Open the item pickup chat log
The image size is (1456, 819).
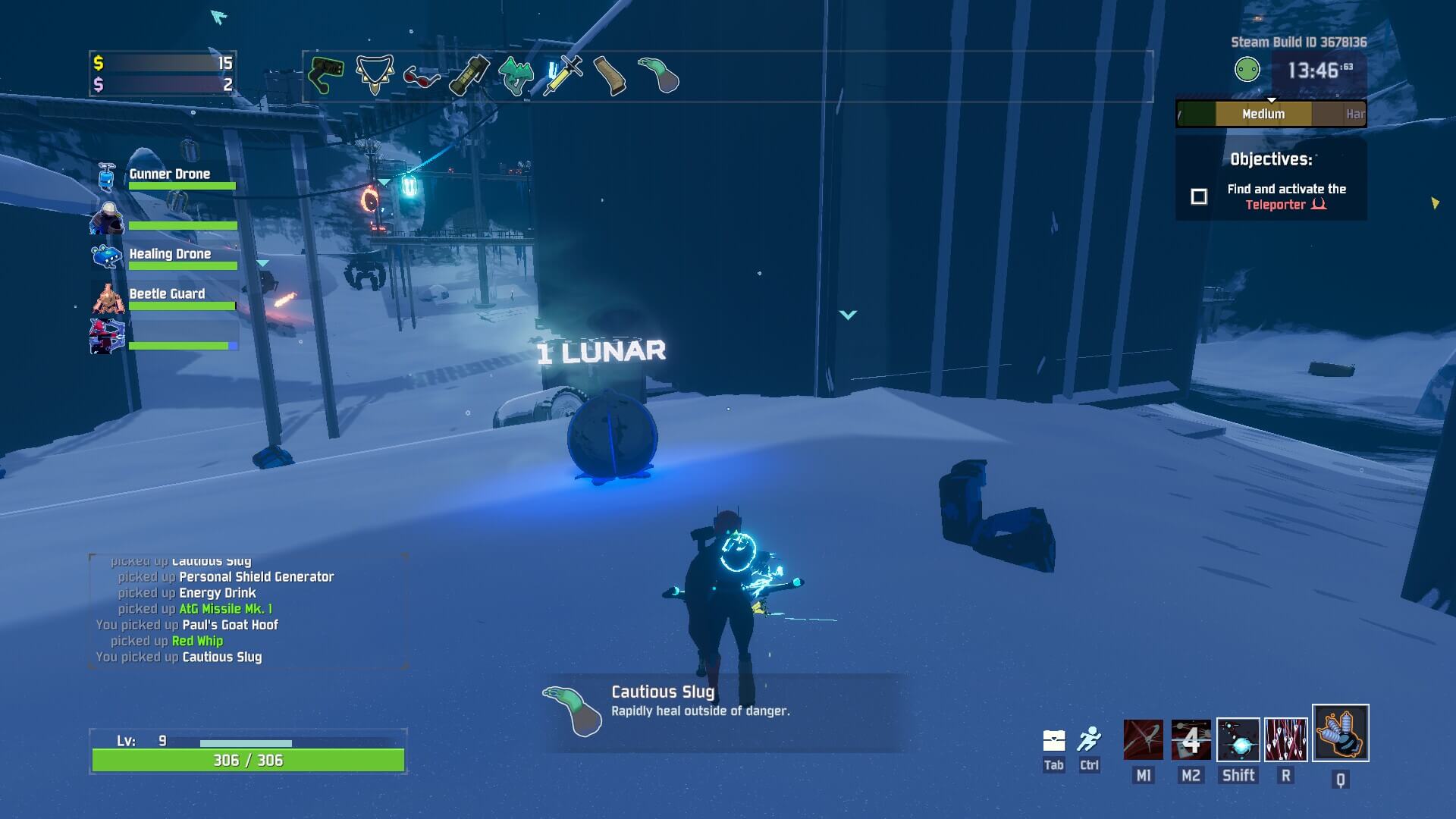click(248, 611)
